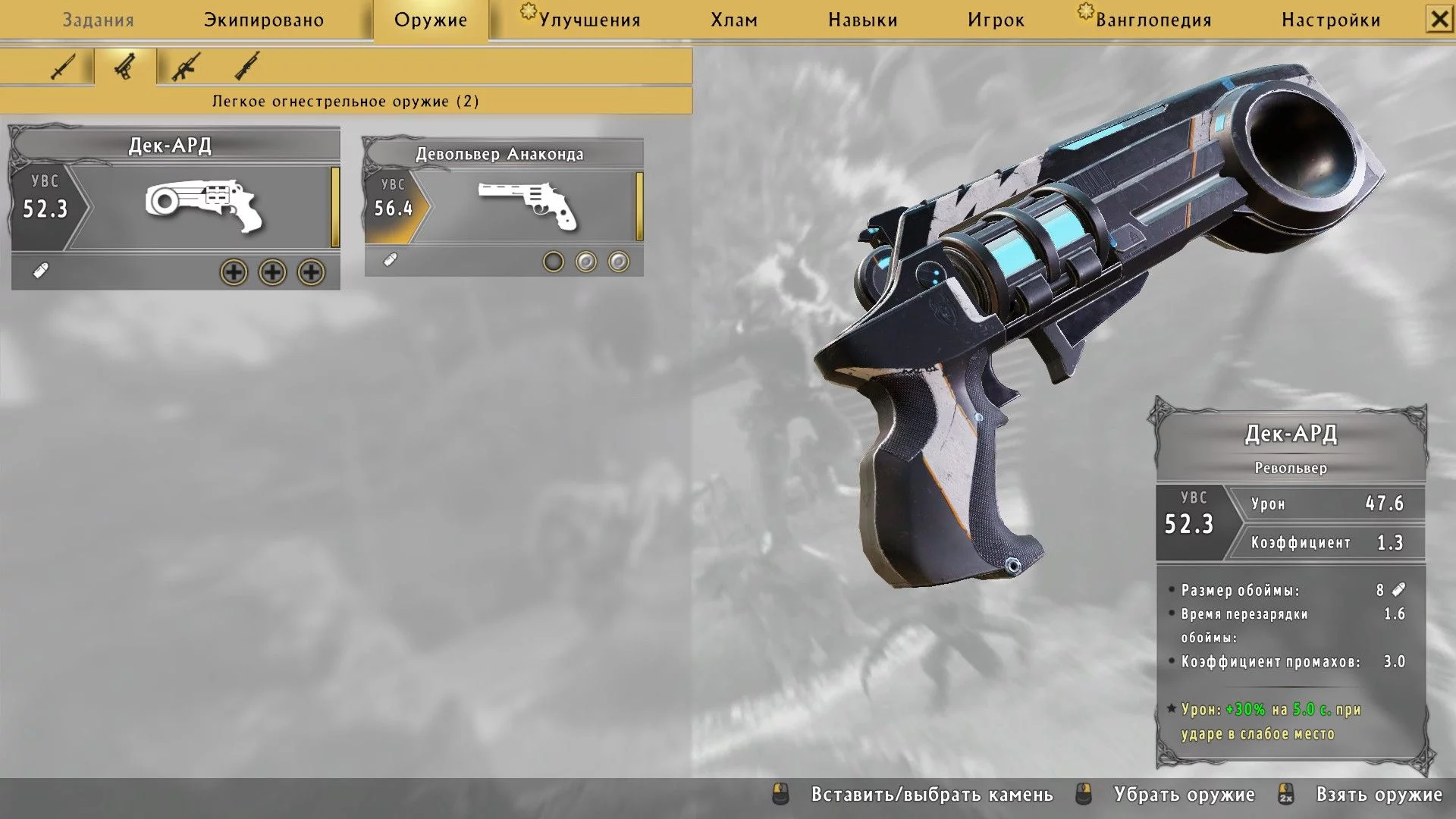Screen dimensions: 1456x819
Task: Choose the Девольвер Анаконда weapon card
Action: point(504,205)
